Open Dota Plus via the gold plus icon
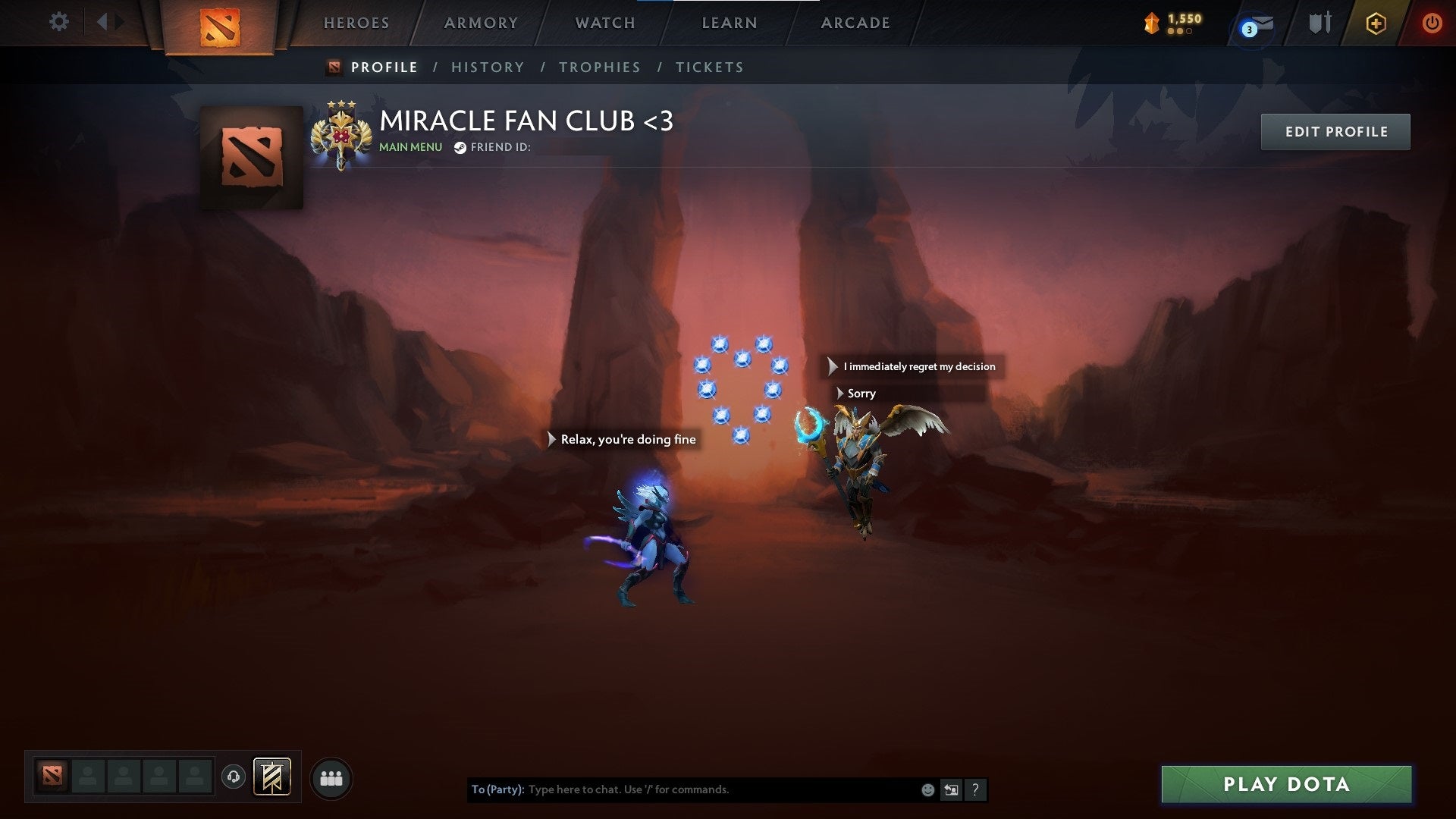 point(1376,23)
